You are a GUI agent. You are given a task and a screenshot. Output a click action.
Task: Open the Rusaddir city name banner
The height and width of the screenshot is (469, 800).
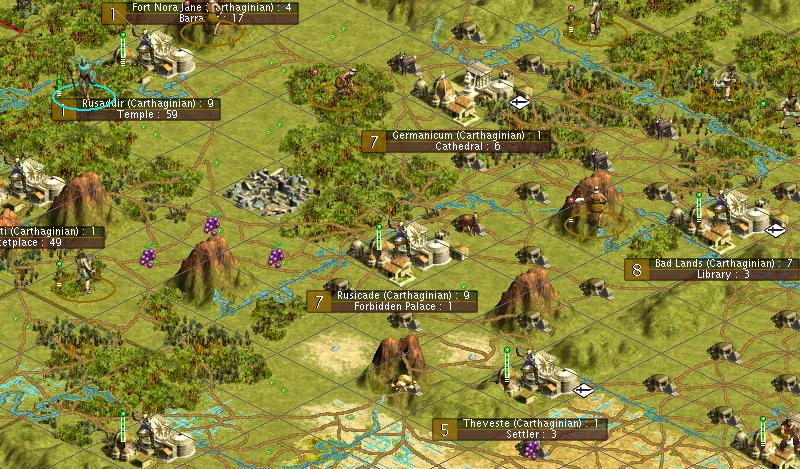pyautogui.click(x=146, y=103)
